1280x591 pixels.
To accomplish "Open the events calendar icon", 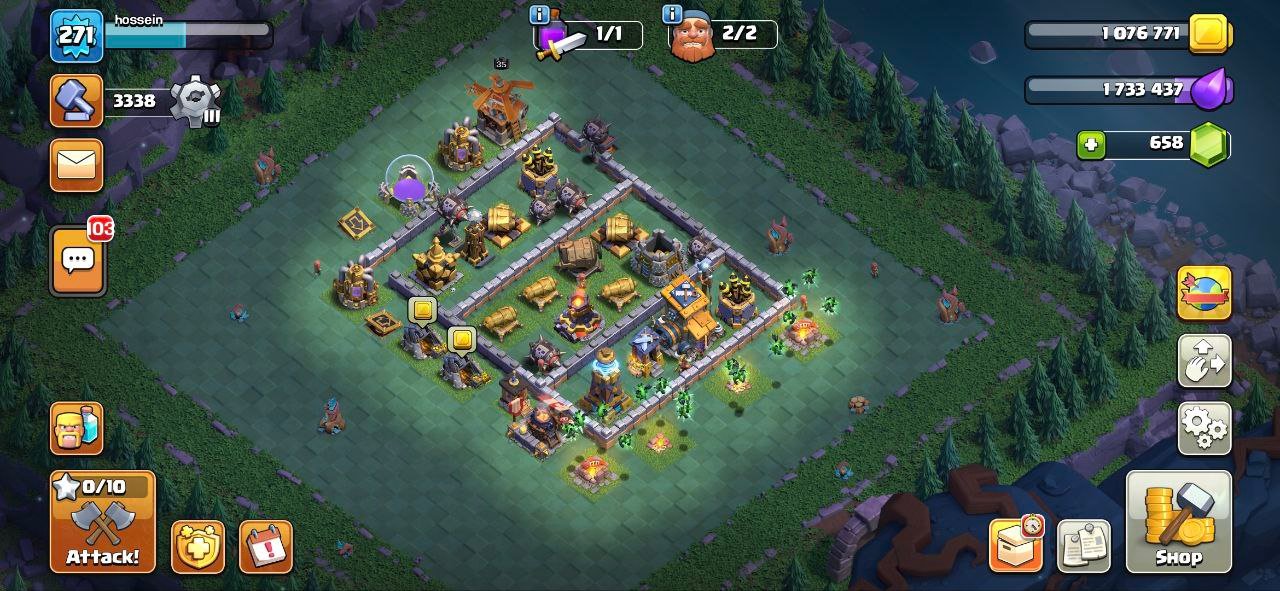I will 265,547.
